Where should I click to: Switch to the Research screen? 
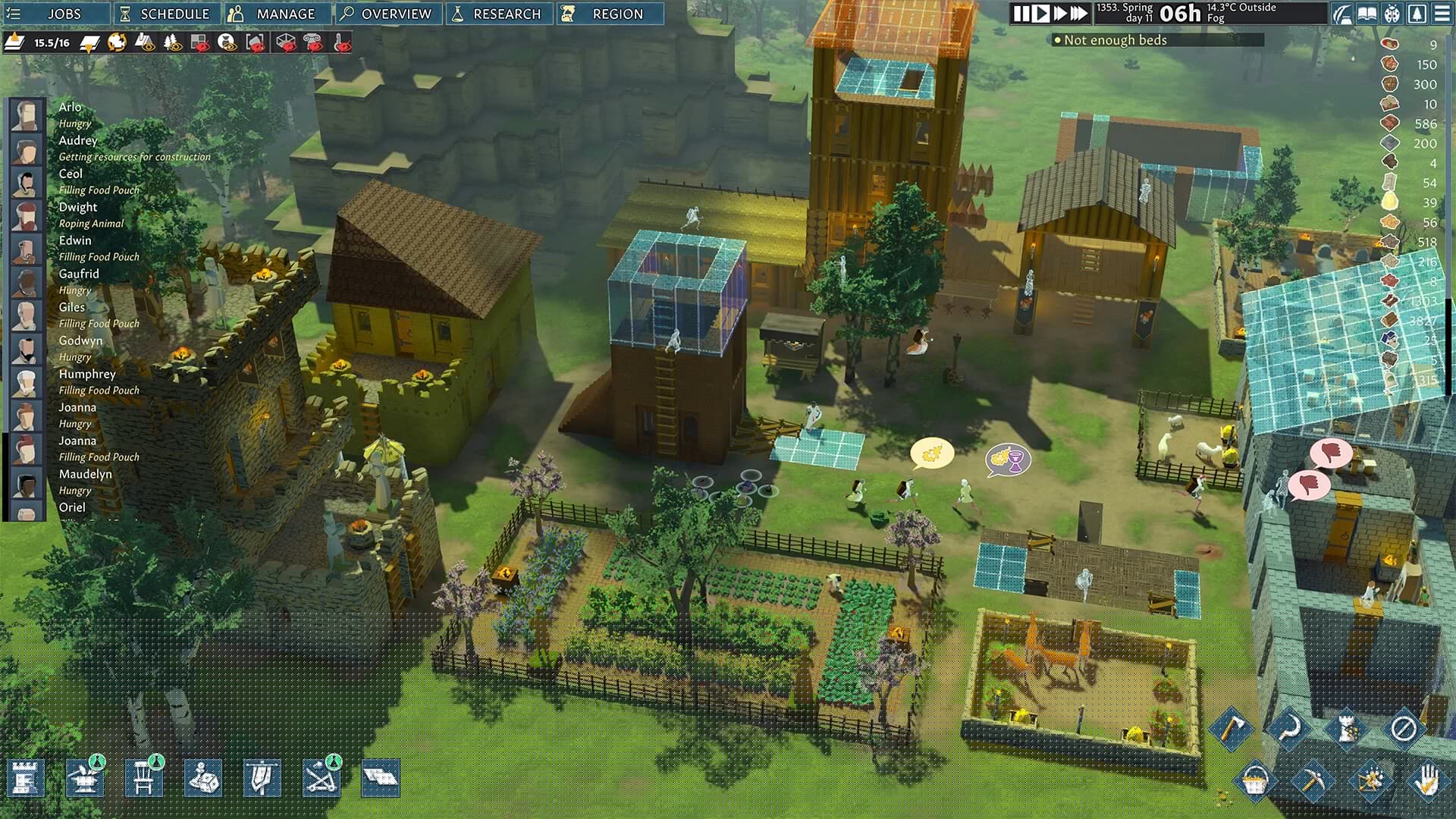(498, 14)
